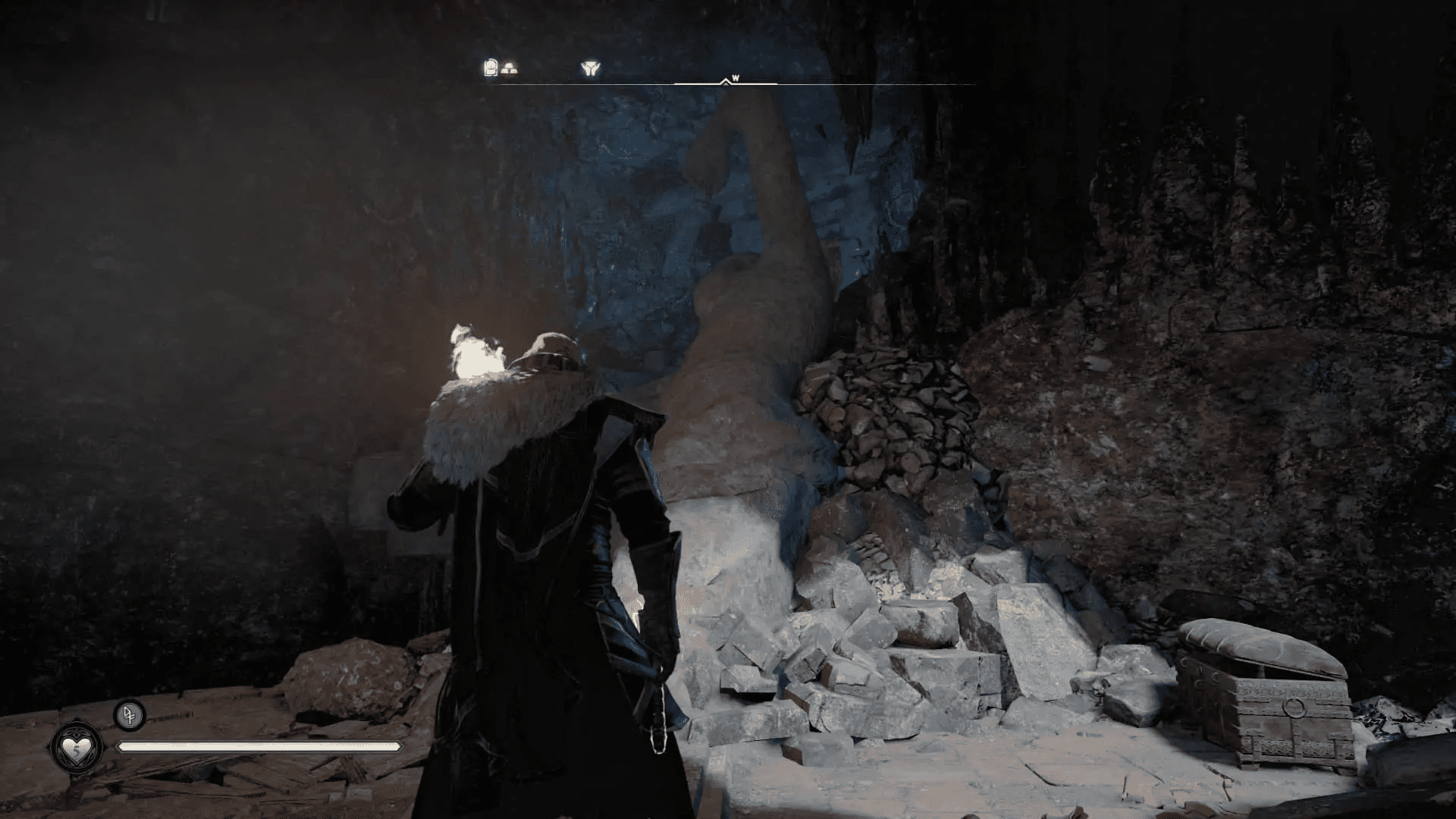Click the W direction marker on the compass
1456x819 pixels.
pyautogui.click(x=735, y=78)
